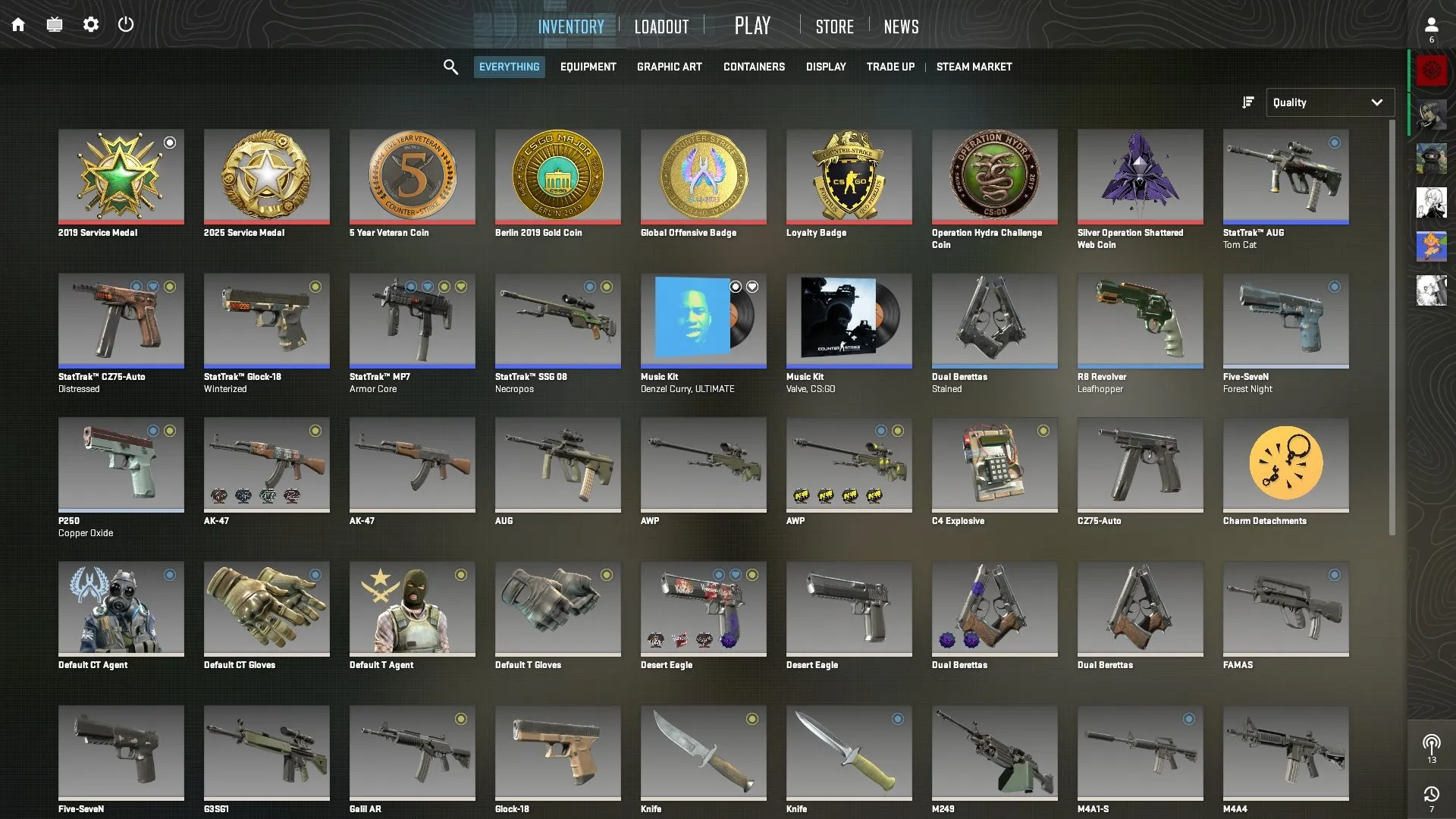Open CS2 home screen via house icon
This screenshot has height=819, width=1456.
17,24
